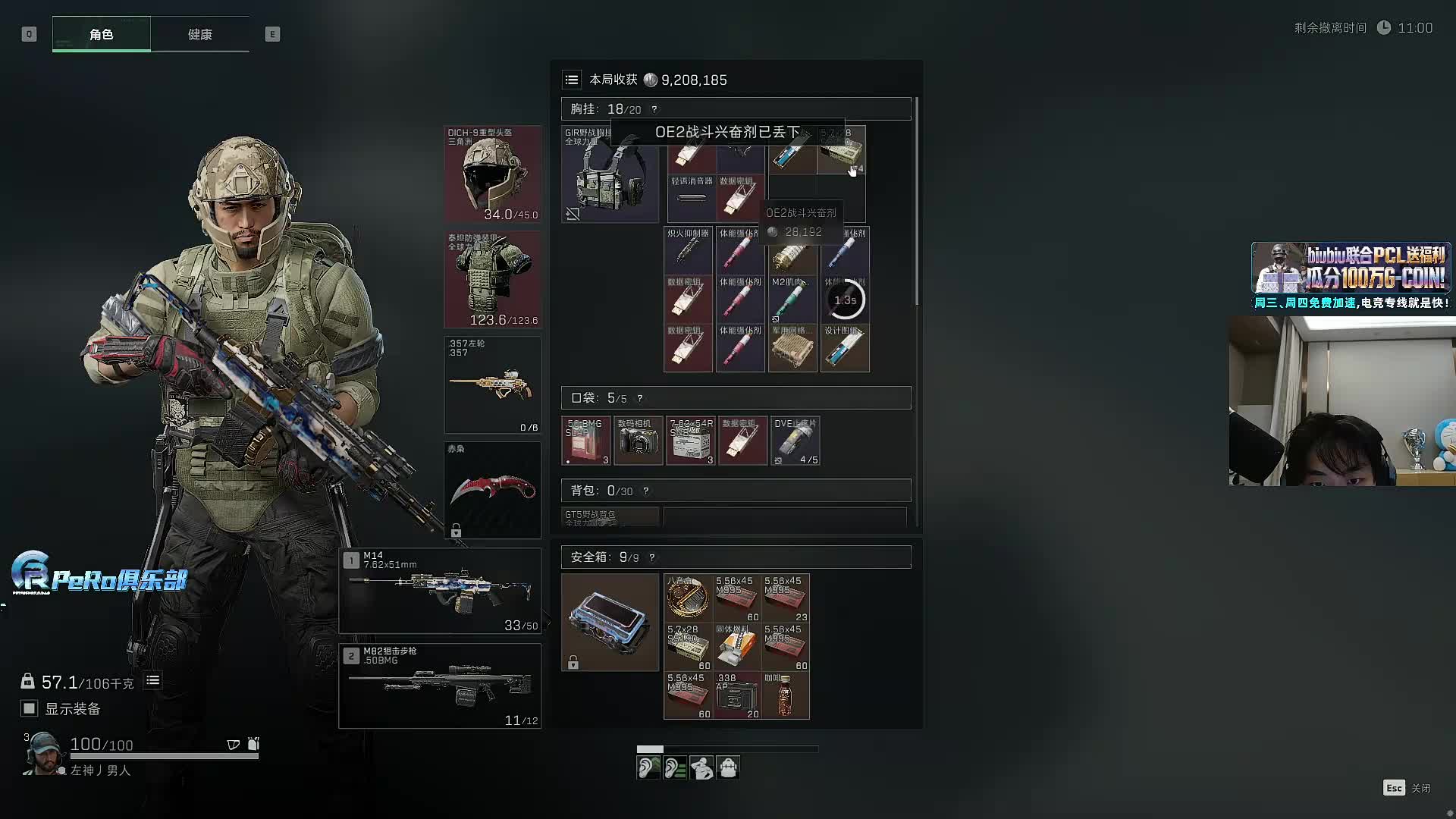
Task: Select the DICH-9 heavy helmet slot
Action: click(x=492, y=174)
